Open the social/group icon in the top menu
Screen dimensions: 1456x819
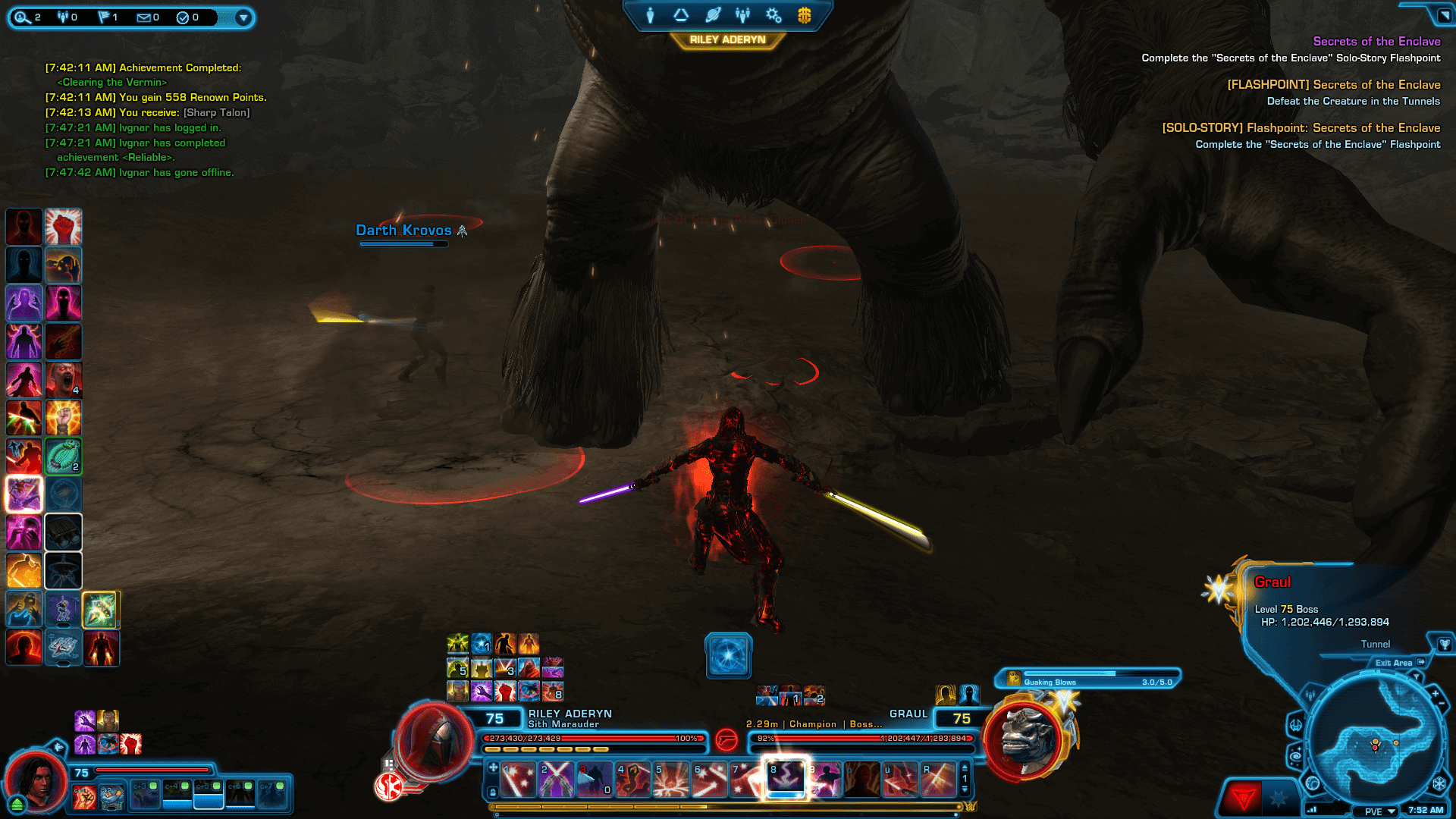coord(743,14)
